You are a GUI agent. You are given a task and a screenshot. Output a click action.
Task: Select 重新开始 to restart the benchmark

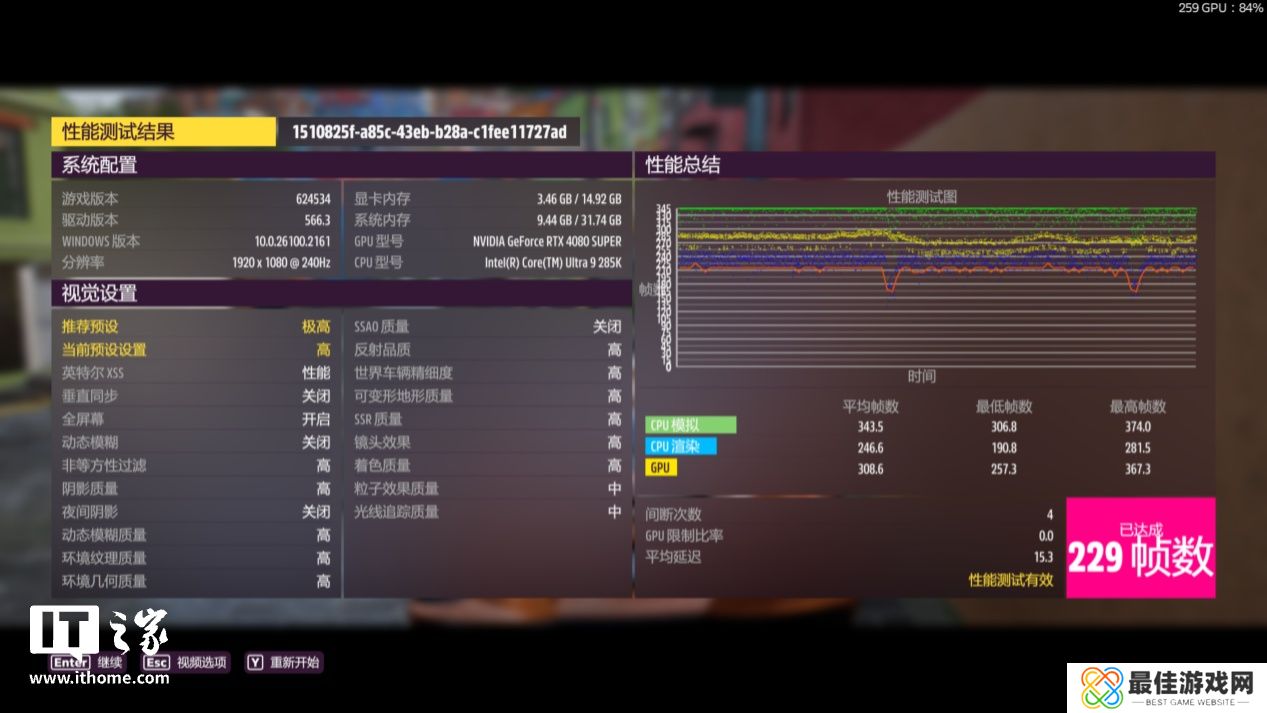pos(284,662)
